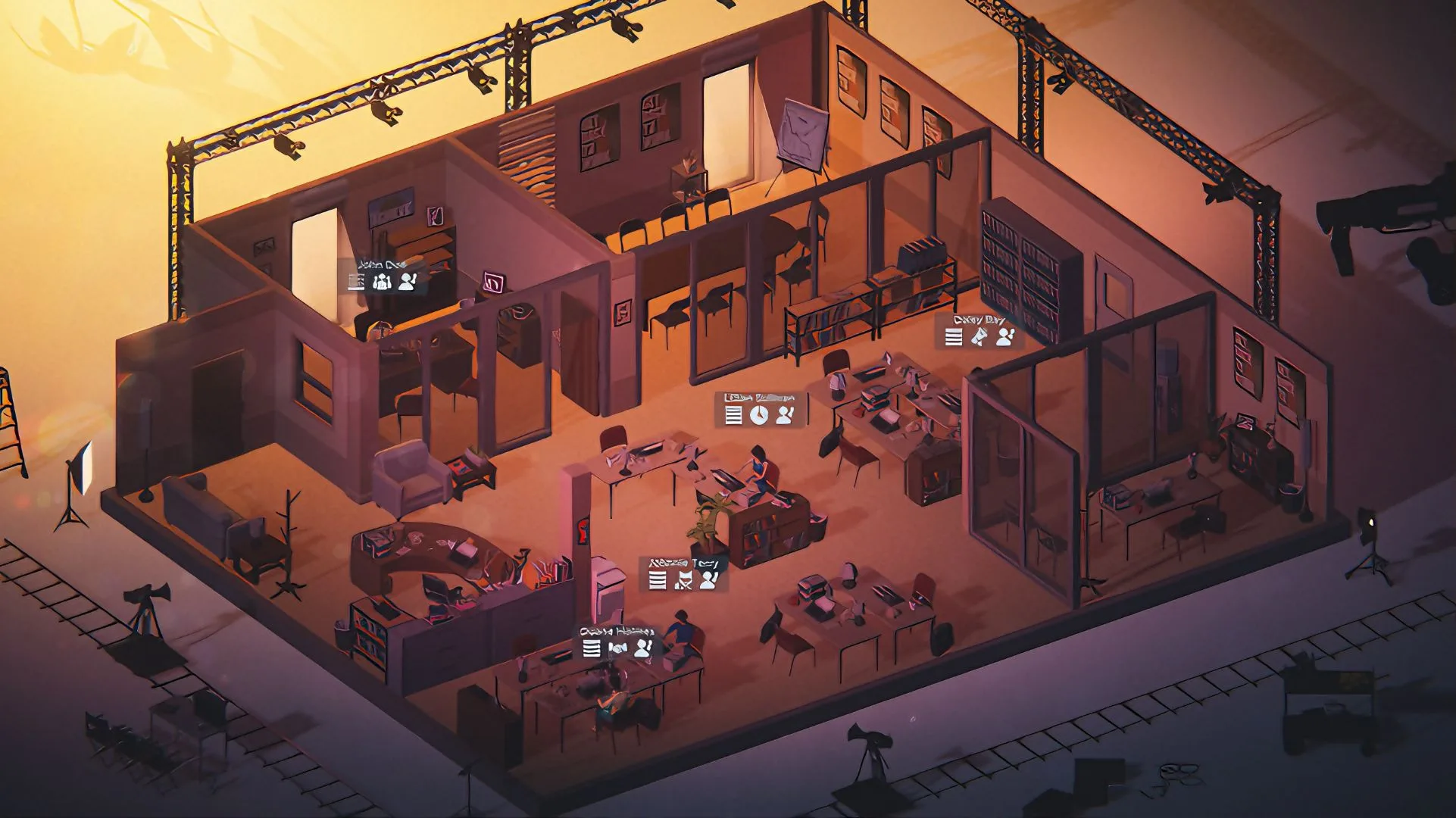1456x818 pixels.
Task: Select the person icon beside the director's chair
Action: 708,580
